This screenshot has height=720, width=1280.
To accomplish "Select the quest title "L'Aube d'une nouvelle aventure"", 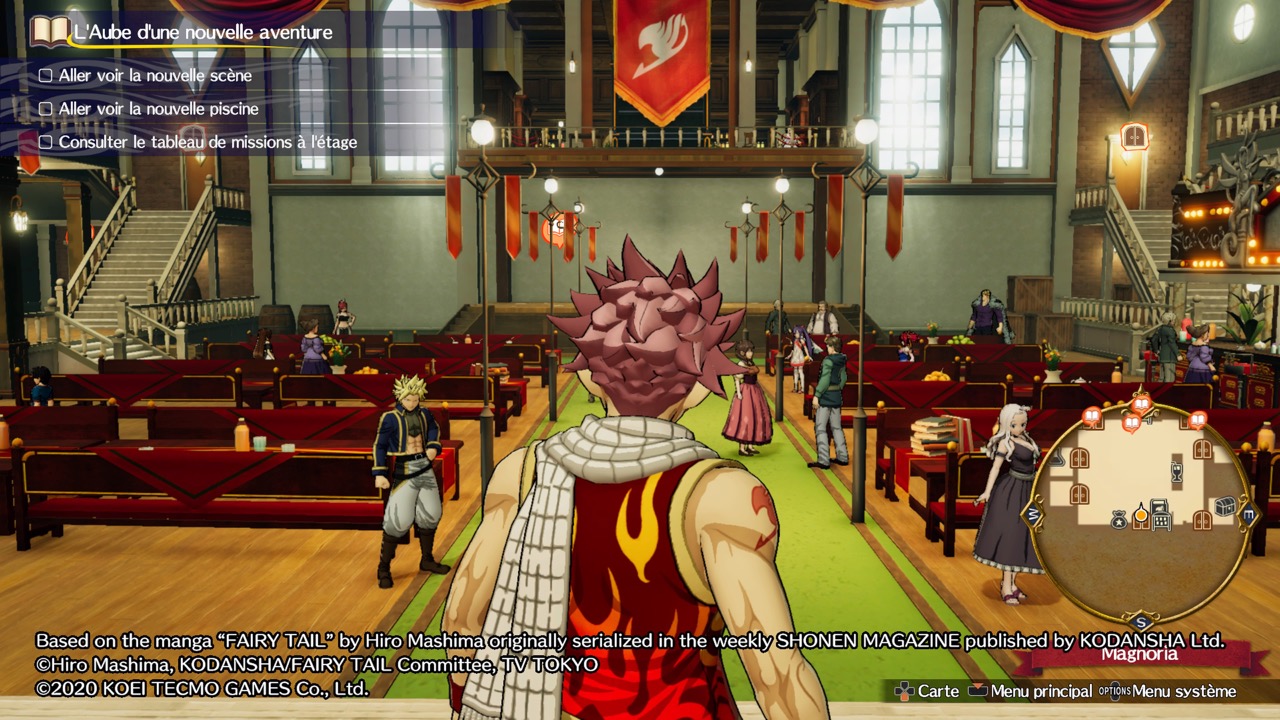I will pos(203,32).
